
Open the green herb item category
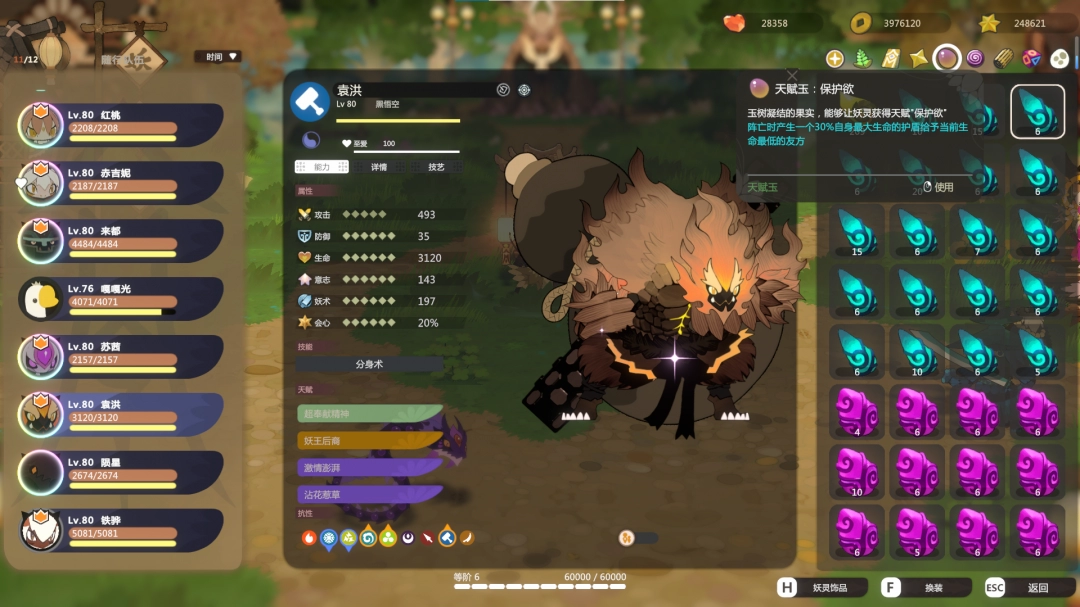pos(862,59)
